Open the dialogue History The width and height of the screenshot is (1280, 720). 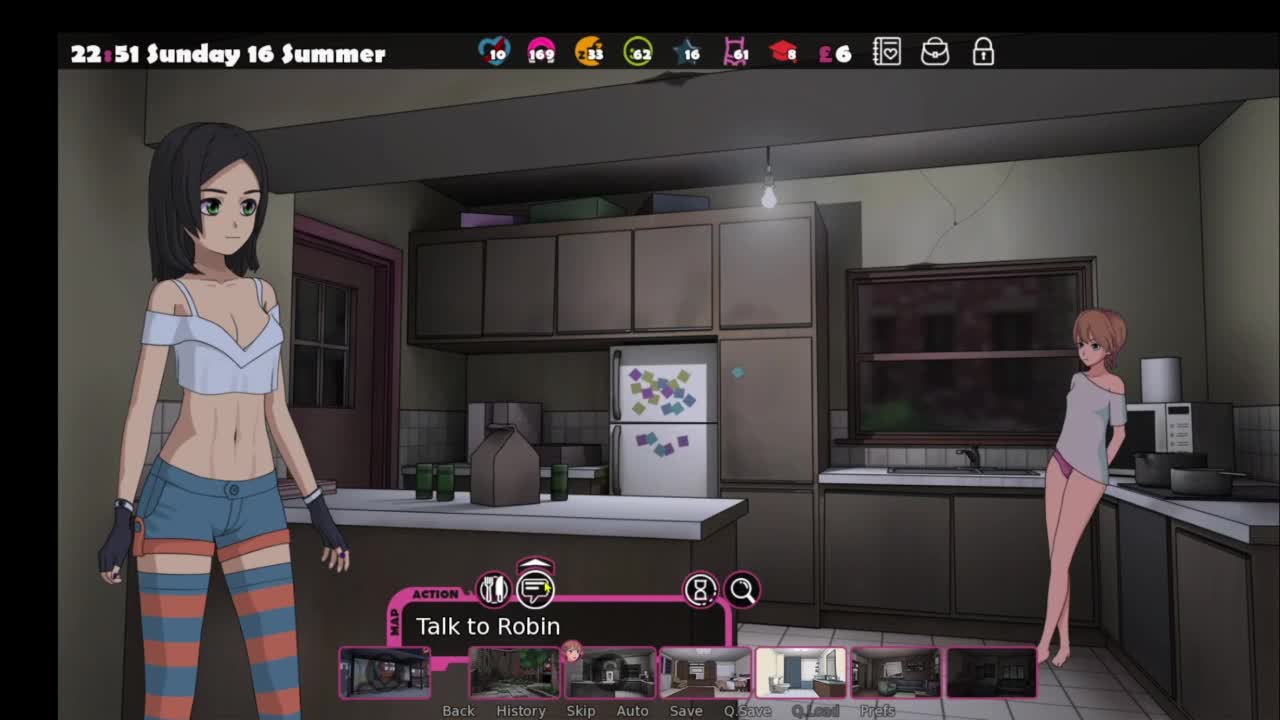pyautogui.click(x=521, y=711)
